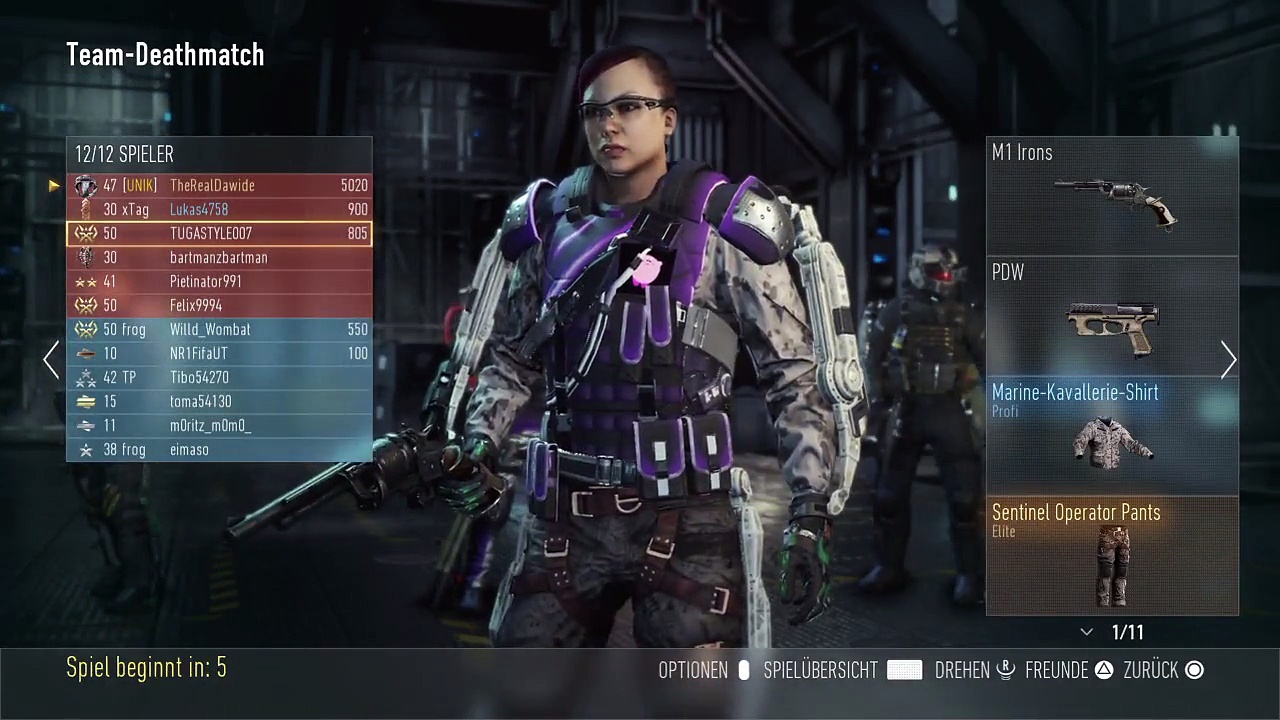Show previous page with left arrow
This screenshot has height=720, width=1280.
51,360
